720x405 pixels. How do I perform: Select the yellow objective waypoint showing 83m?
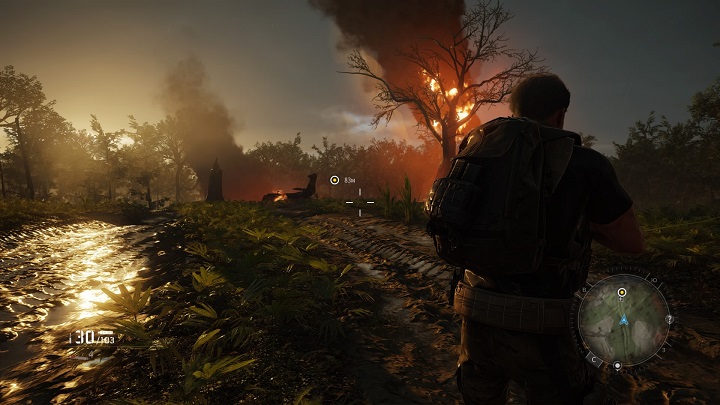(335, 180)
